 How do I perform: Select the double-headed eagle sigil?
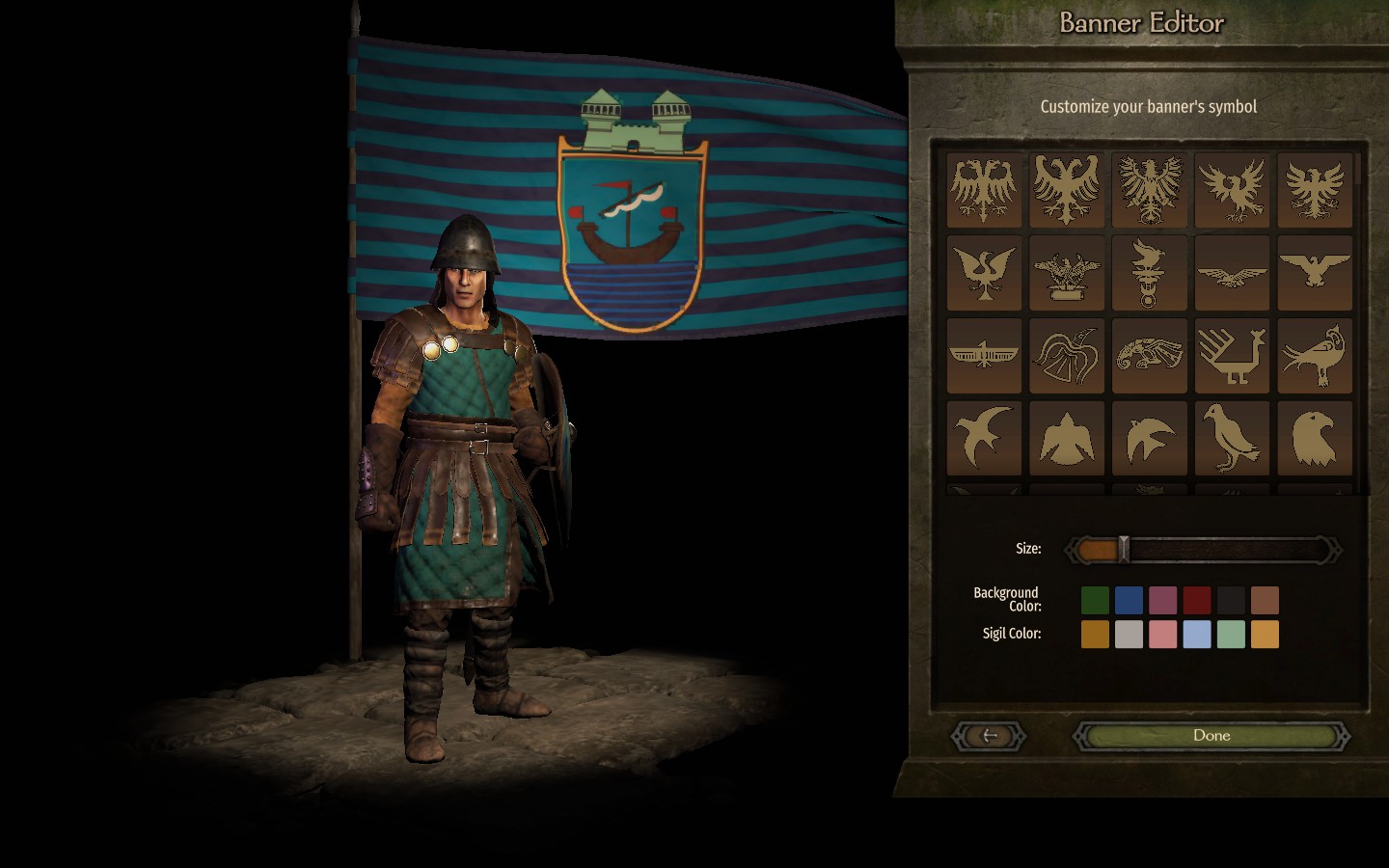pos(984,188)
